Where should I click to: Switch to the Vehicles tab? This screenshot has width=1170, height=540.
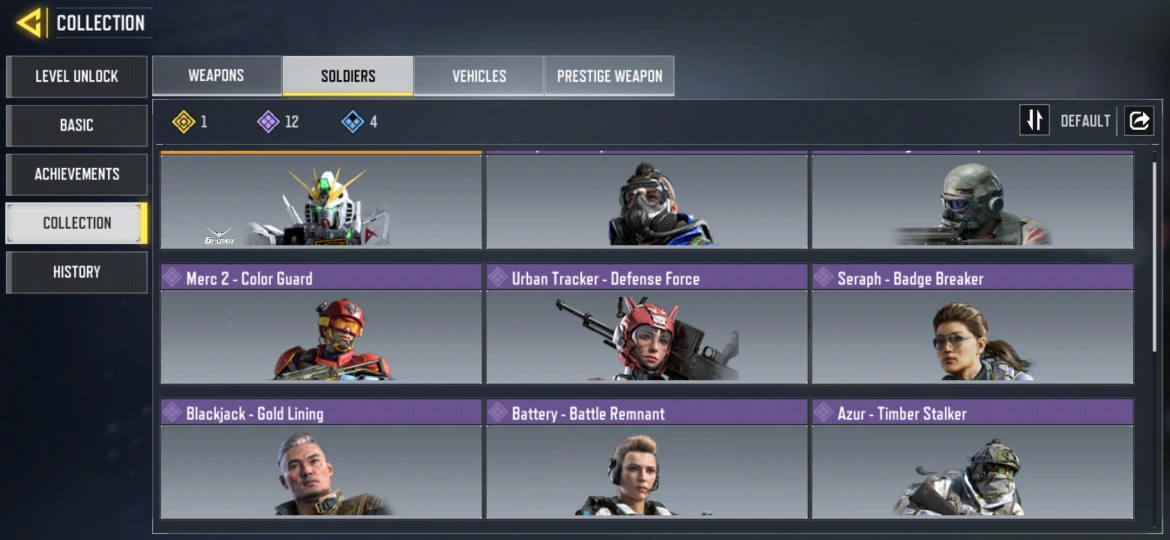(x=479, y=76)
